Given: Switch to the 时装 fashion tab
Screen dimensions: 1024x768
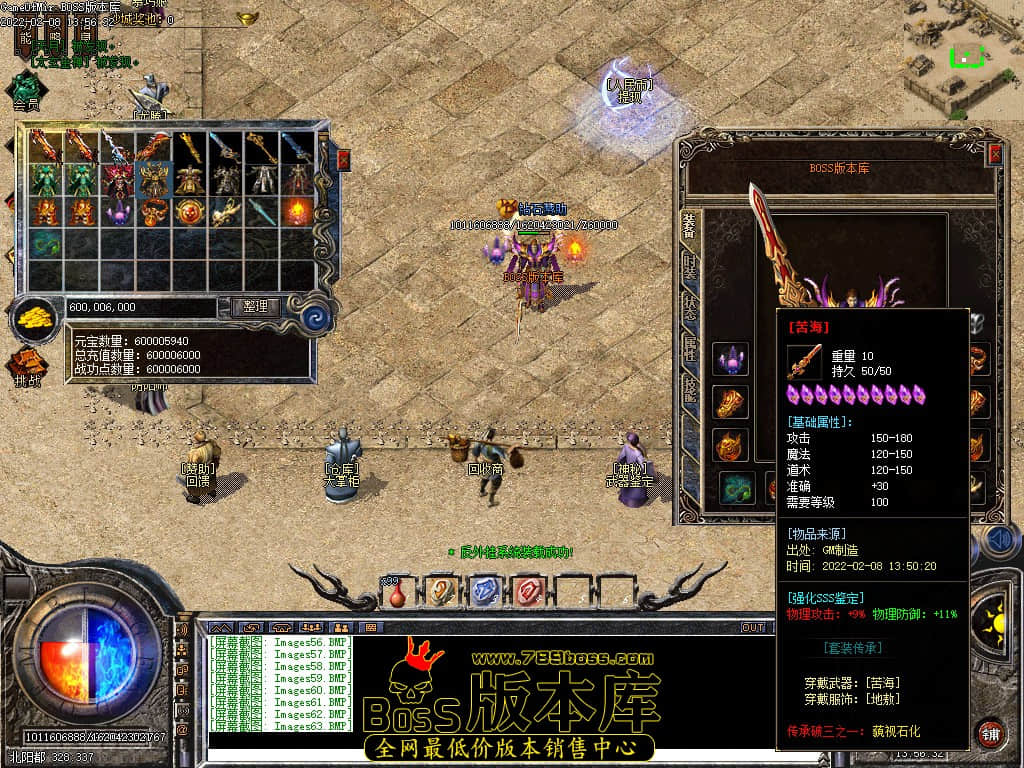Looking at the screenshot, I should pos(690,266).
